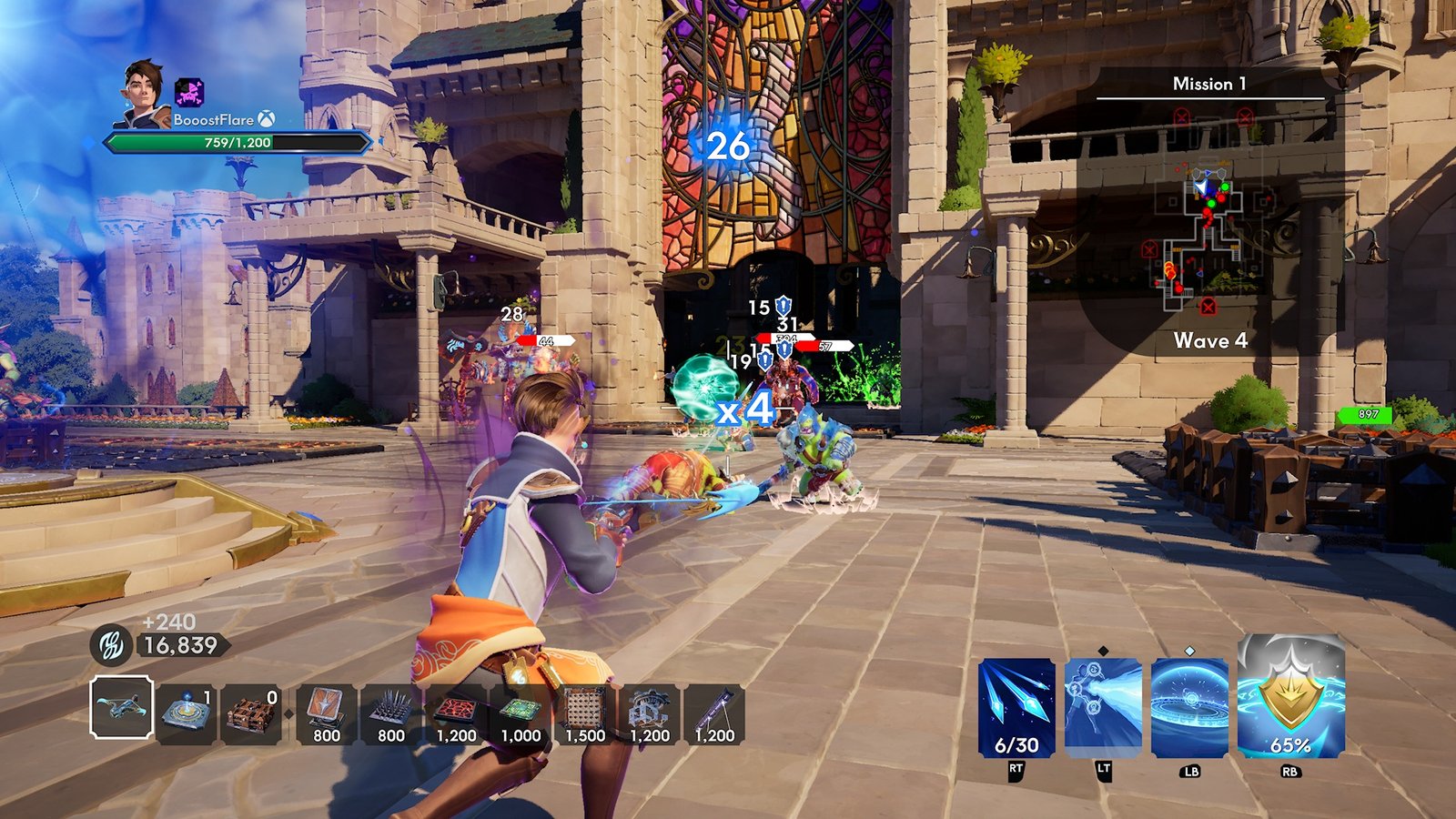Inspect the pink skull status icon
This screenshot has height=819, width=1456.
coord(189,92)
